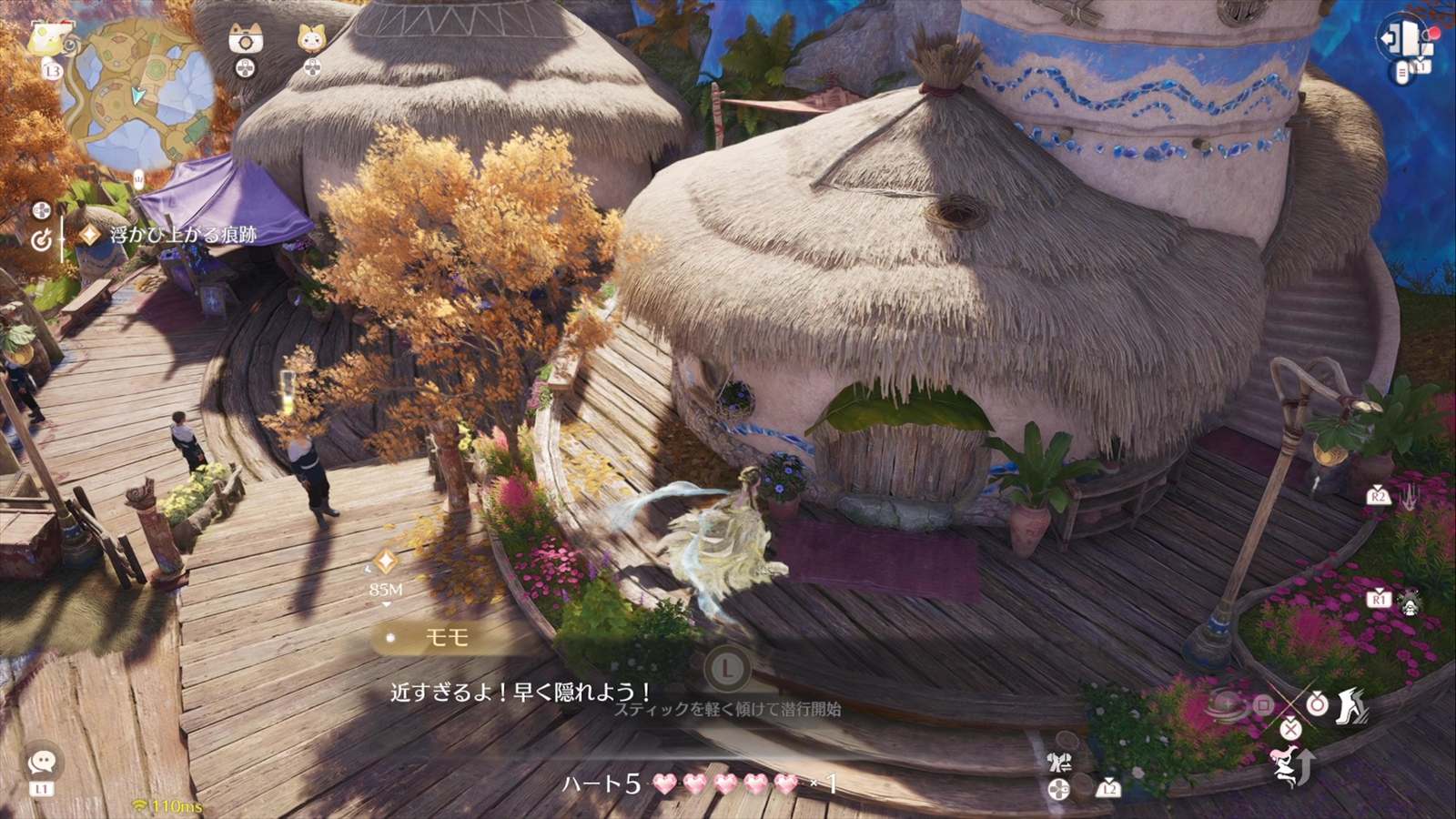Click the target-shaped quest tracking icon

(41, 240)
